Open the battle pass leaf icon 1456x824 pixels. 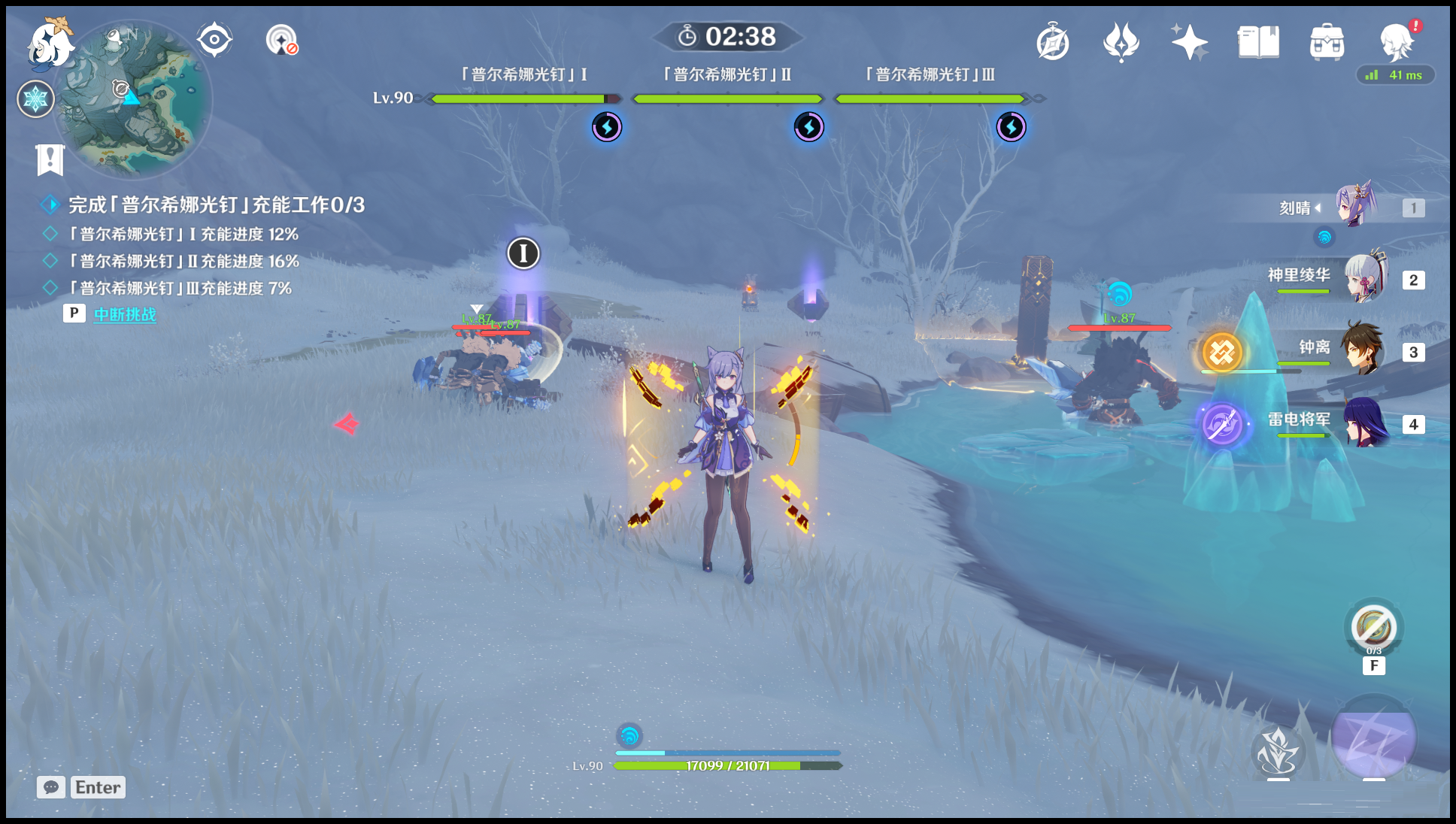click(1121, 42)
